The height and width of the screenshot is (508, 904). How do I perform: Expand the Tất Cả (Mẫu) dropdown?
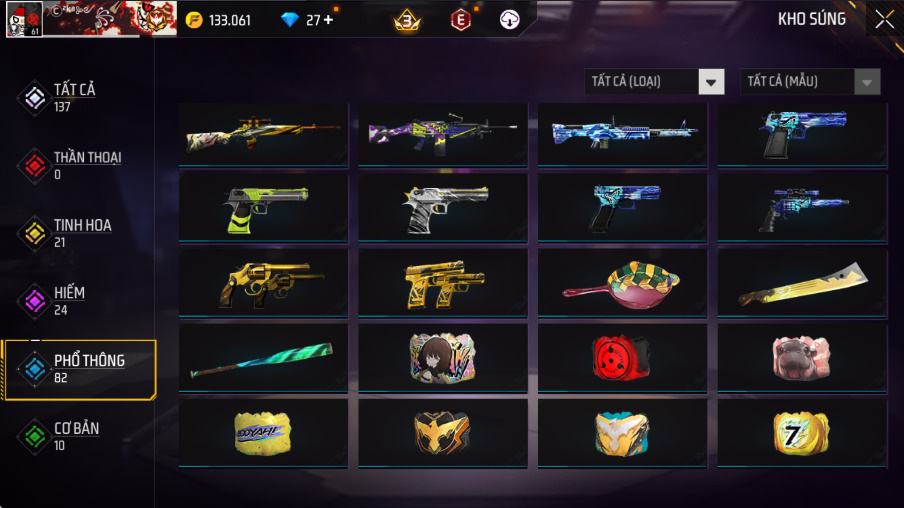tap(810, 81)
